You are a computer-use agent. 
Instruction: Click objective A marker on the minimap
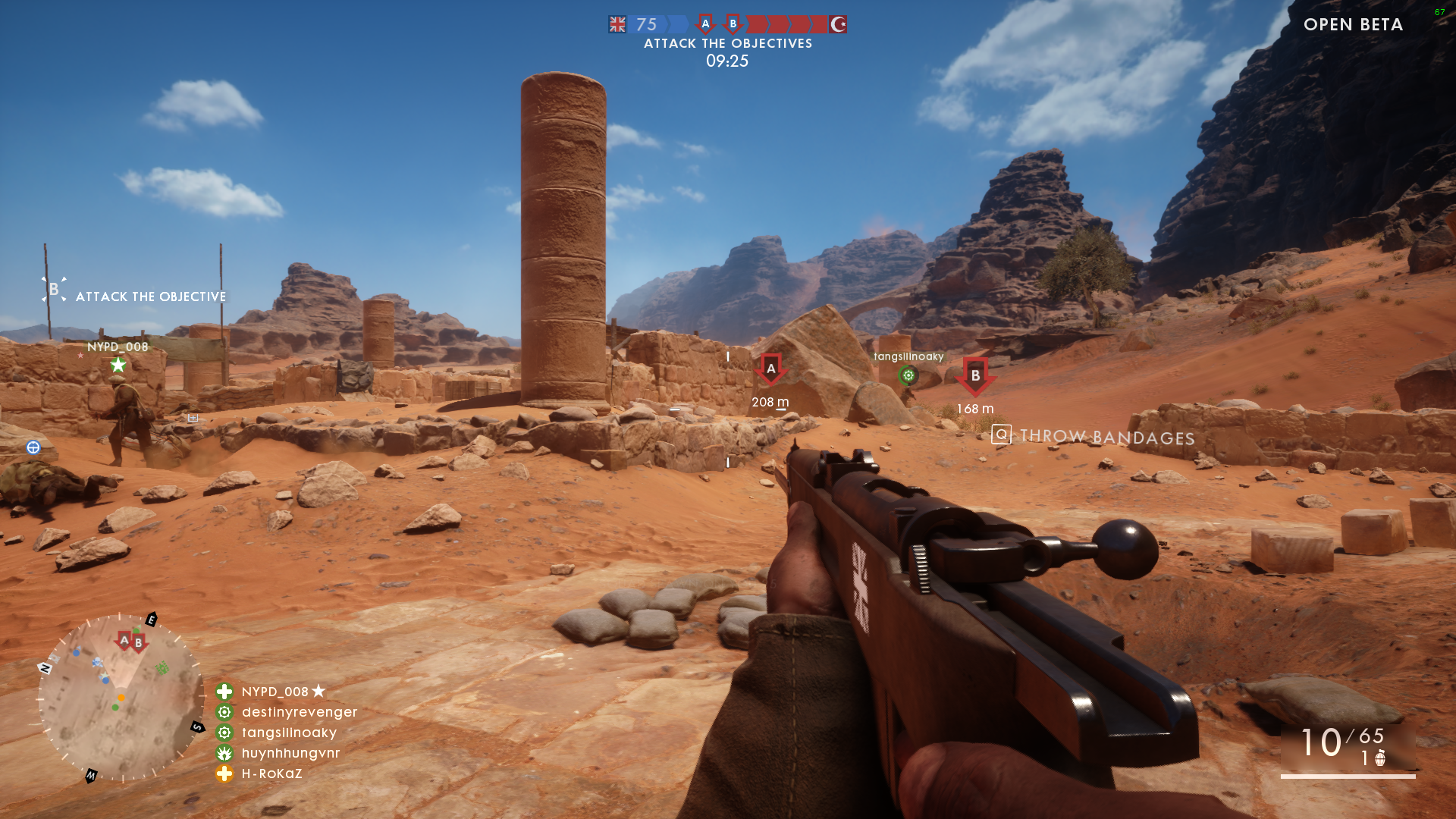coord(124,641)
